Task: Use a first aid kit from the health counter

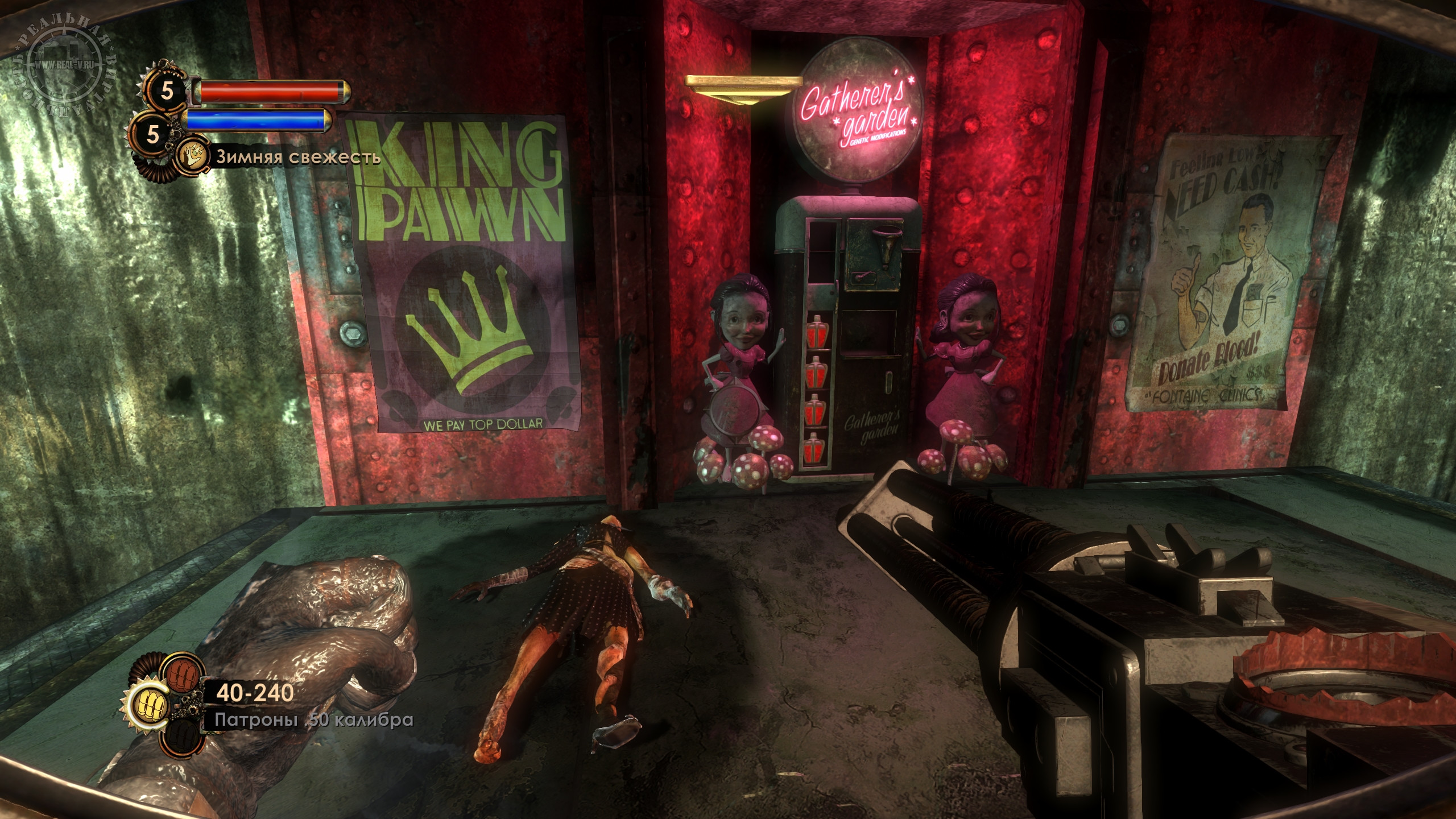Action: click(x=166, y=90)
